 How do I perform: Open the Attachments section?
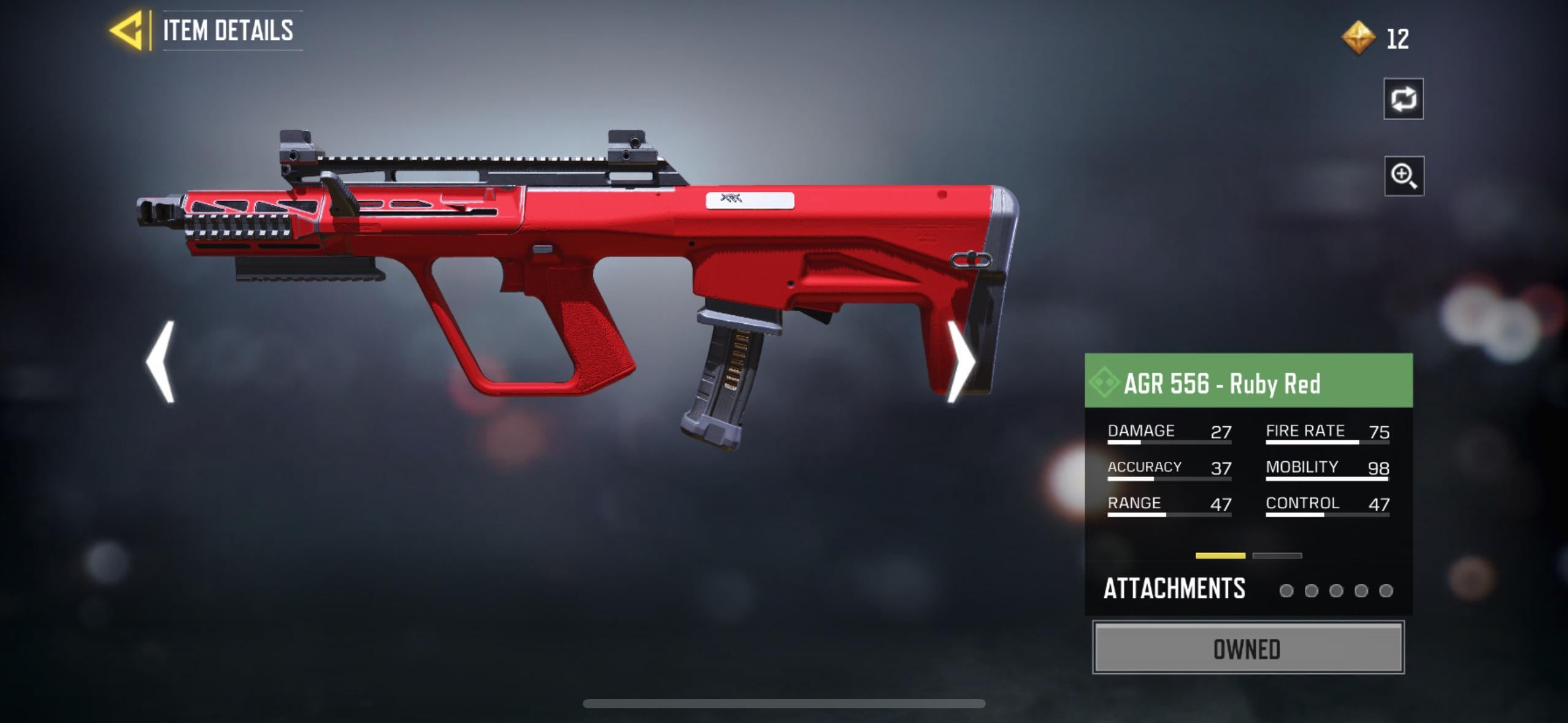click(1174, 589)
